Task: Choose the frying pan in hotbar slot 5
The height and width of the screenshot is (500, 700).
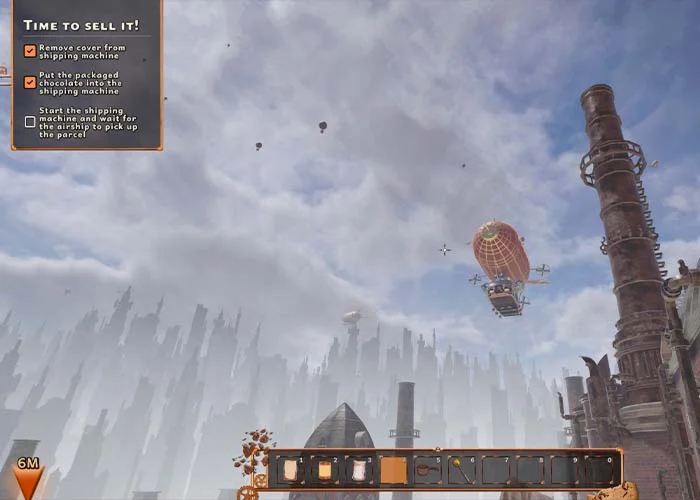Action: (427, 470)
